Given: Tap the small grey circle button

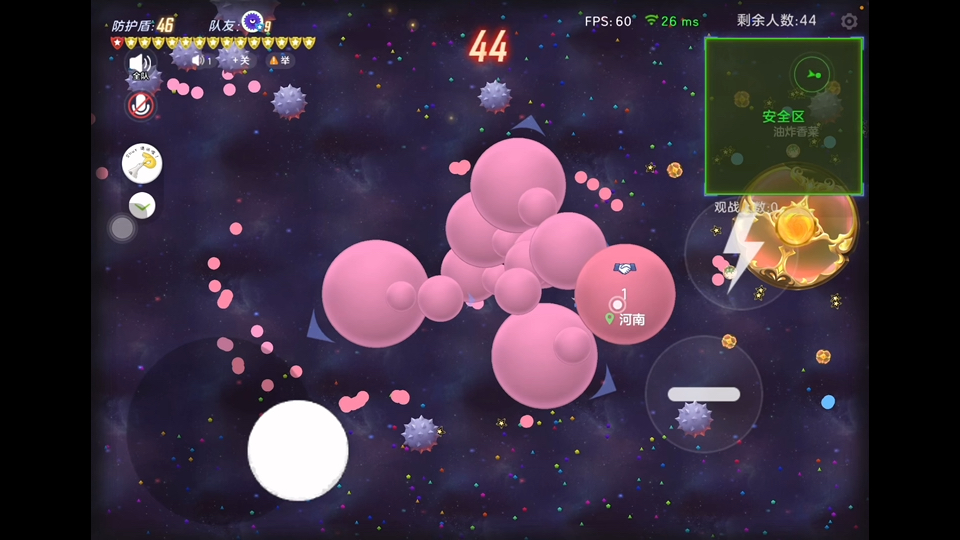Looking at the screenshot, I should 122,228.
